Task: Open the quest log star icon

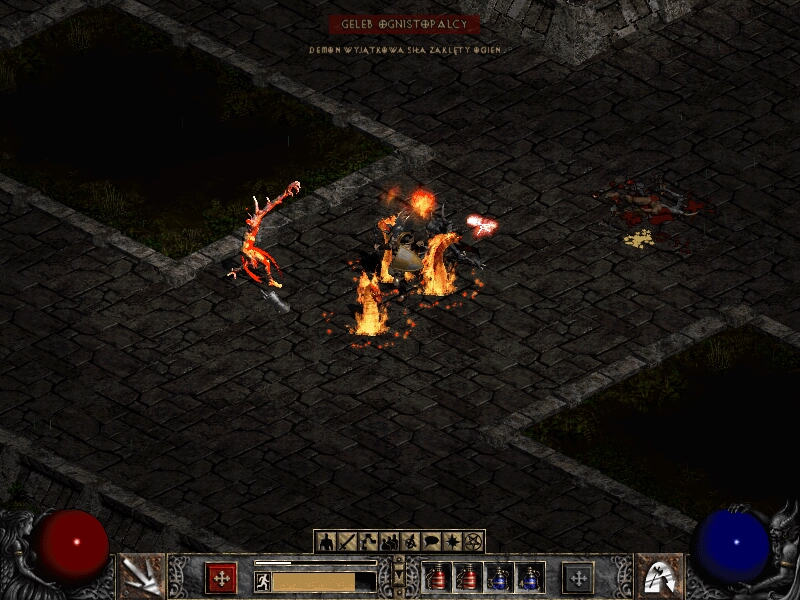Action: tap(452, 542)
